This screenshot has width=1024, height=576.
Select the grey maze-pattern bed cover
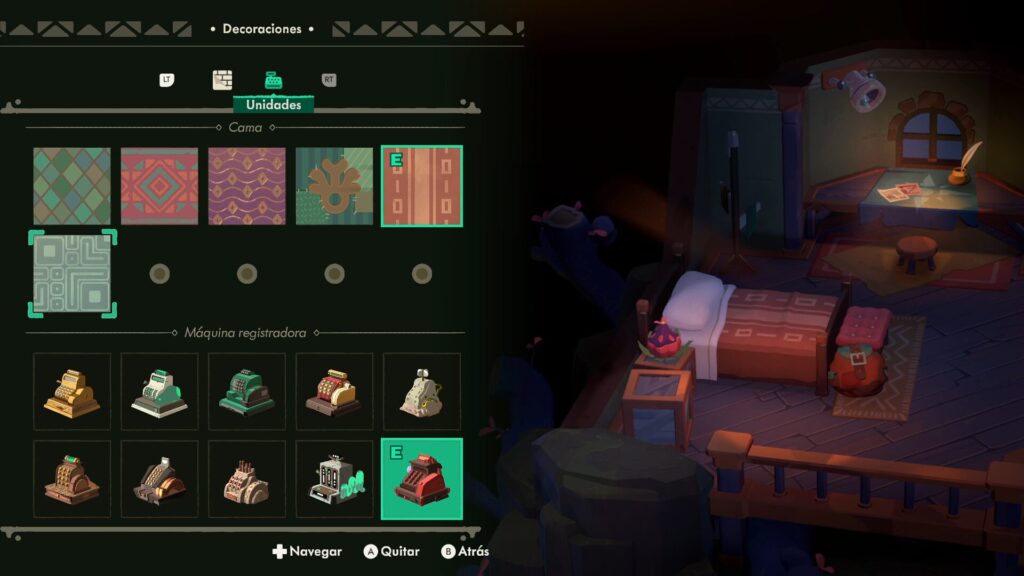(x=72, y=274)
